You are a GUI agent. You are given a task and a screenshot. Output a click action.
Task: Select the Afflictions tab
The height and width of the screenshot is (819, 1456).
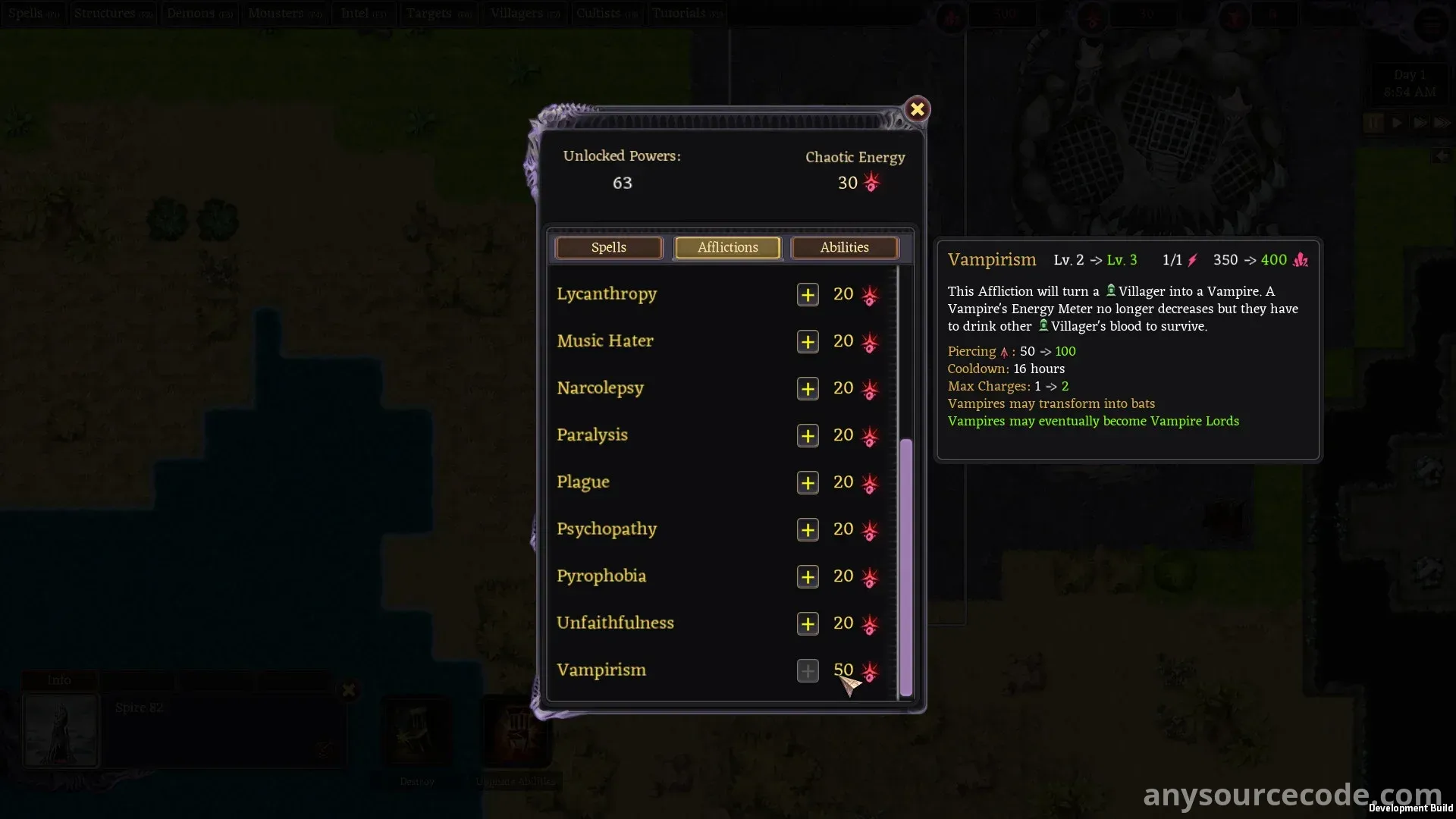pos(727,248)
